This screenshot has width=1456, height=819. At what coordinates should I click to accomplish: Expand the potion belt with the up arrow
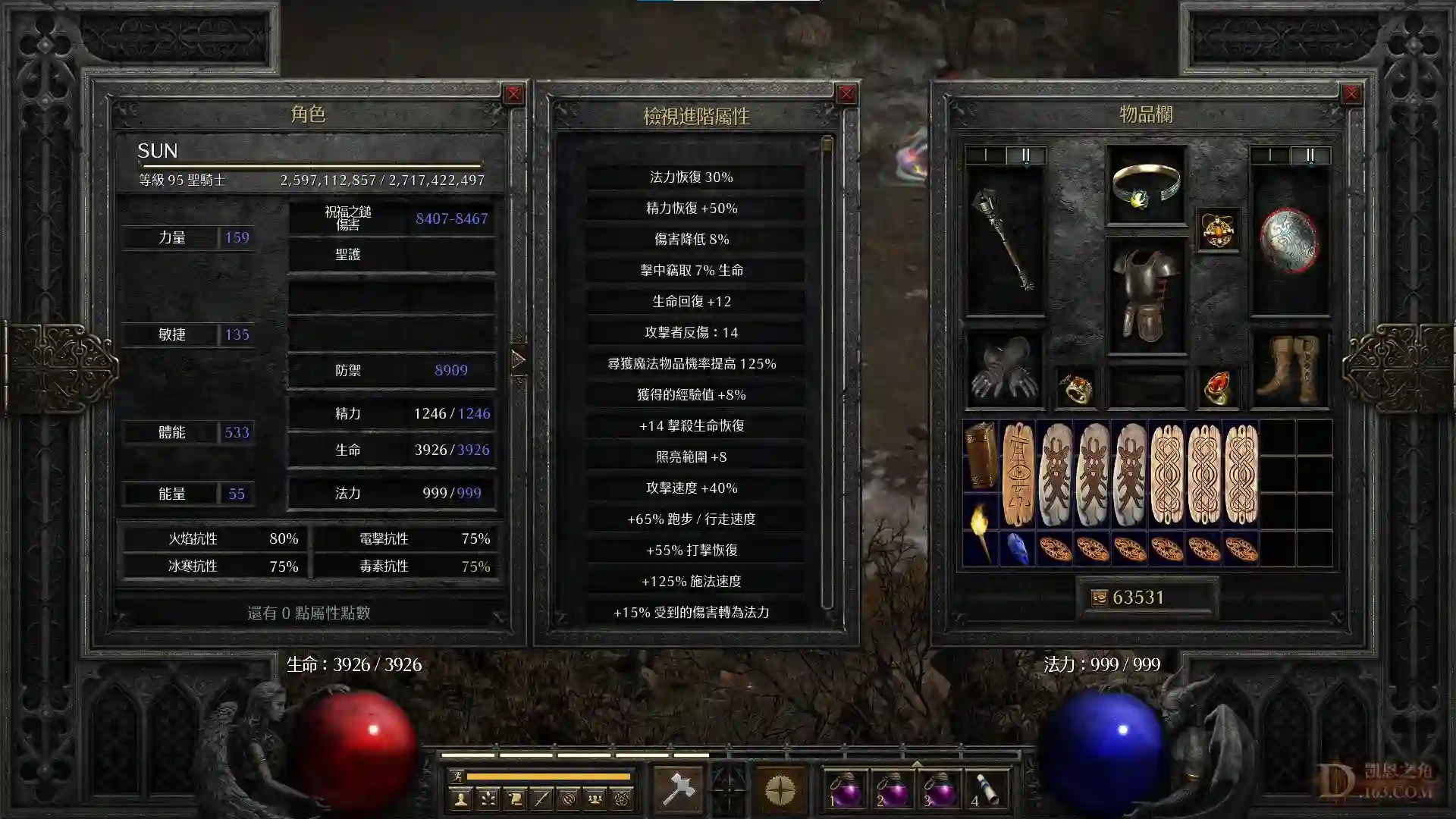point(918,763)
